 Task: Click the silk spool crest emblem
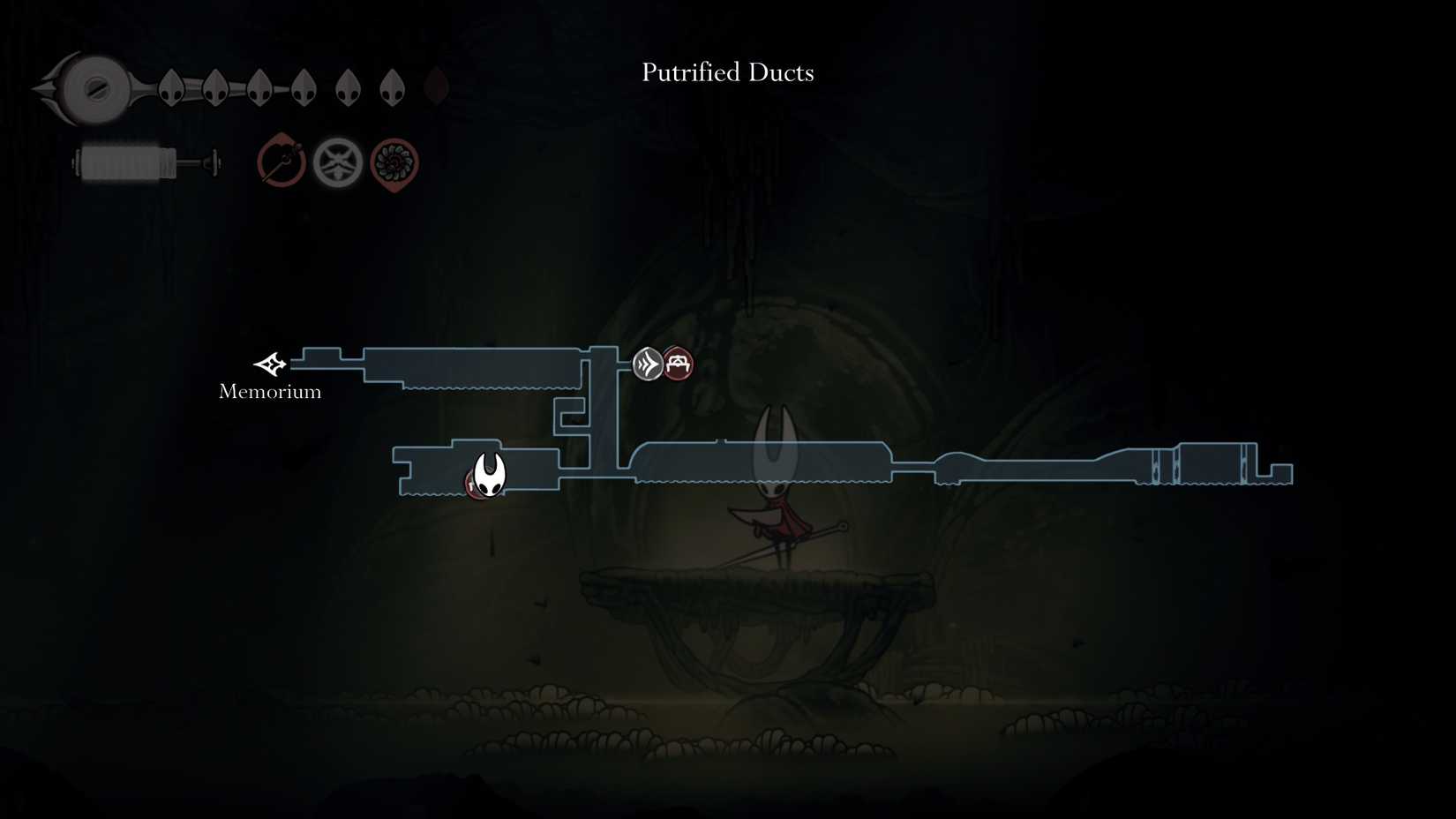click(x=93, y=88)
